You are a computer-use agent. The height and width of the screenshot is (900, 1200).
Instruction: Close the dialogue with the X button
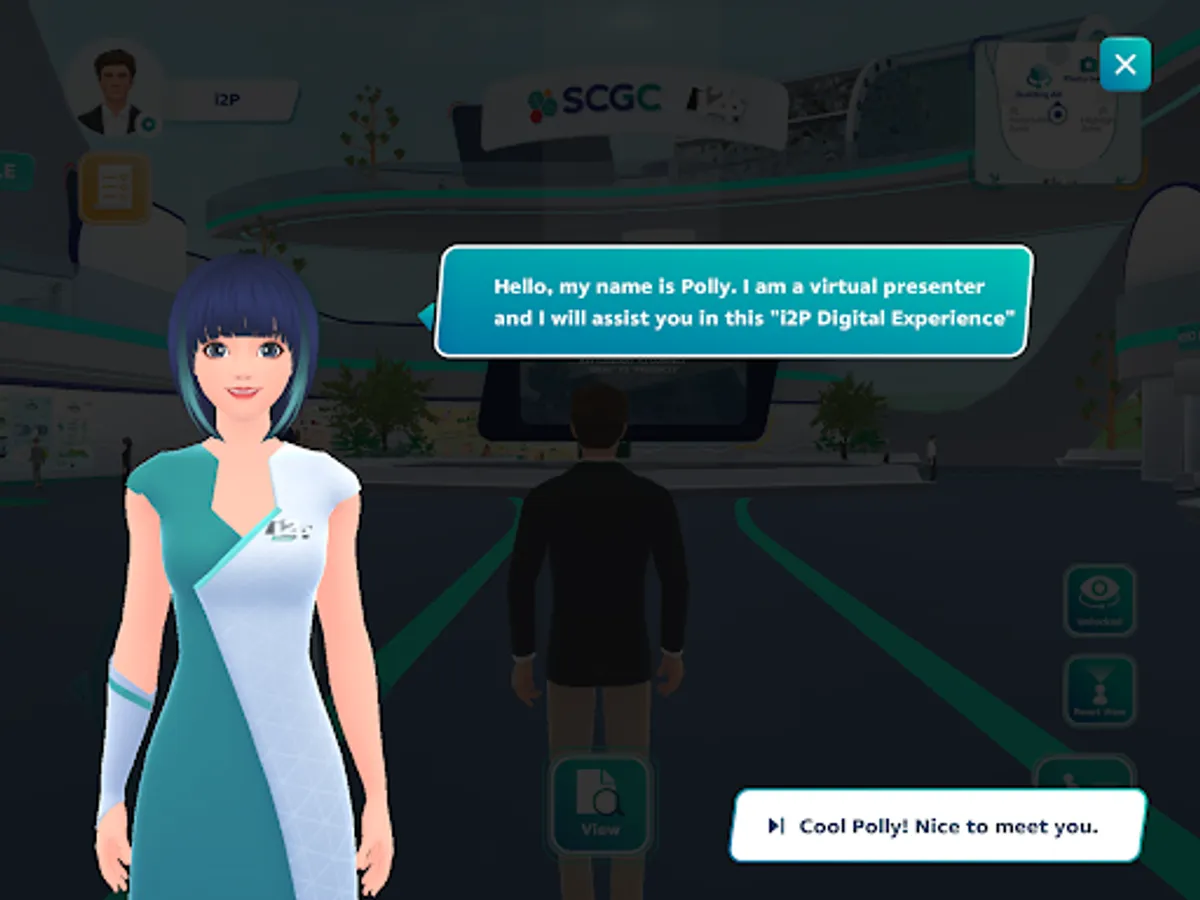point(1125,65)
